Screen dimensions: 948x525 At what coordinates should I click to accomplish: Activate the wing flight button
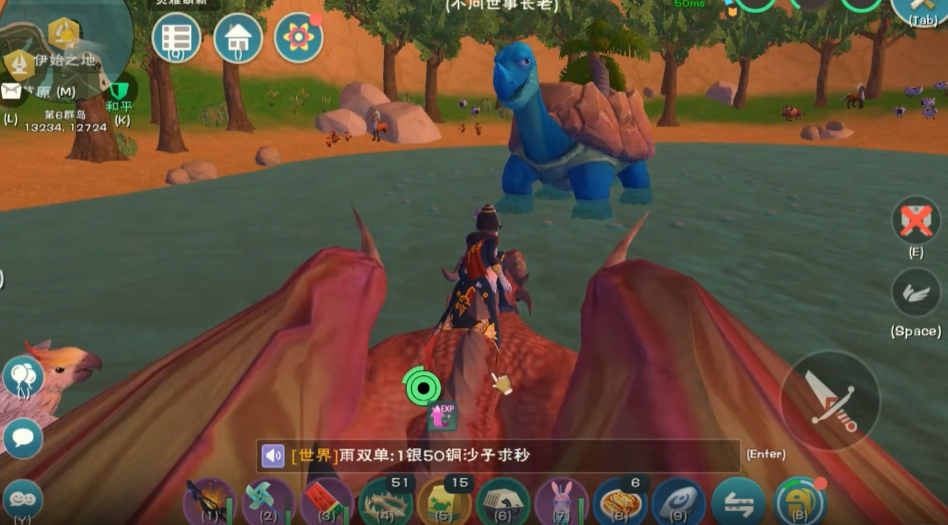pos(916,292)
